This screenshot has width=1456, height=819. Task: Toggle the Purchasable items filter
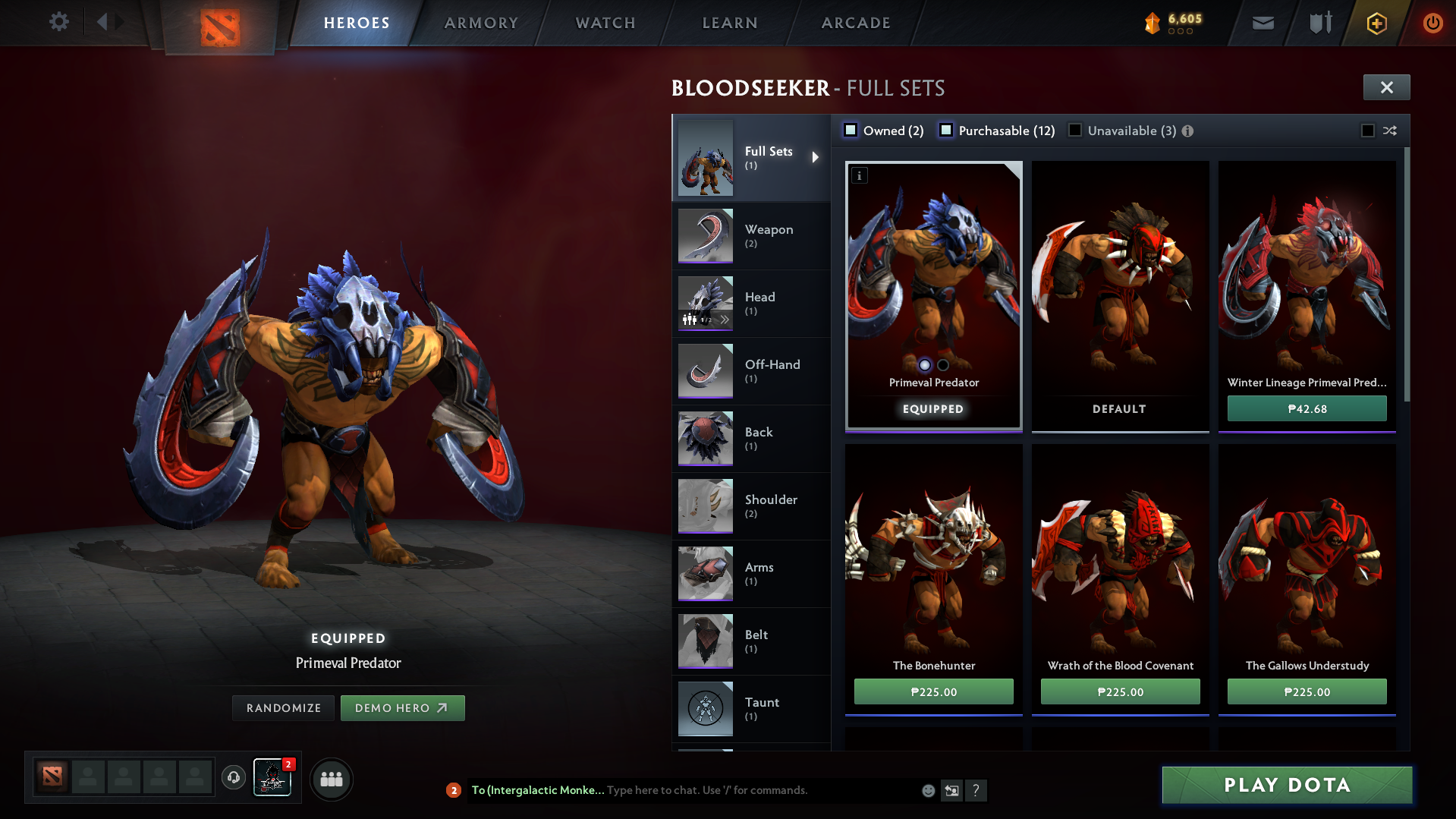(946, 131)
